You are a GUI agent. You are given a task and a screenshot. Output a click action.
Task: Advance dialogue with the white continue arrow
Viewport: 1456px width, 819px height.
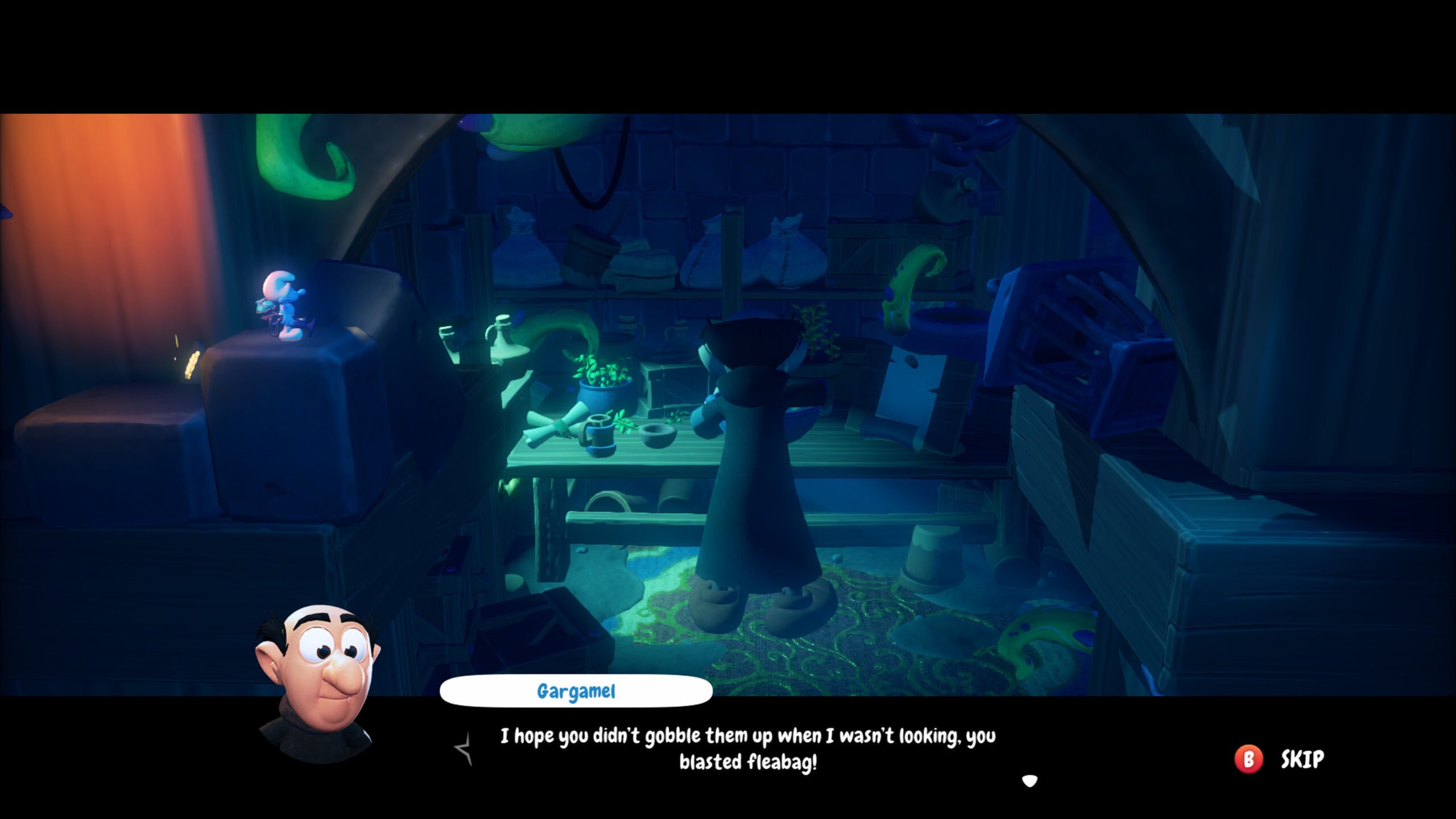point(1029,781)
